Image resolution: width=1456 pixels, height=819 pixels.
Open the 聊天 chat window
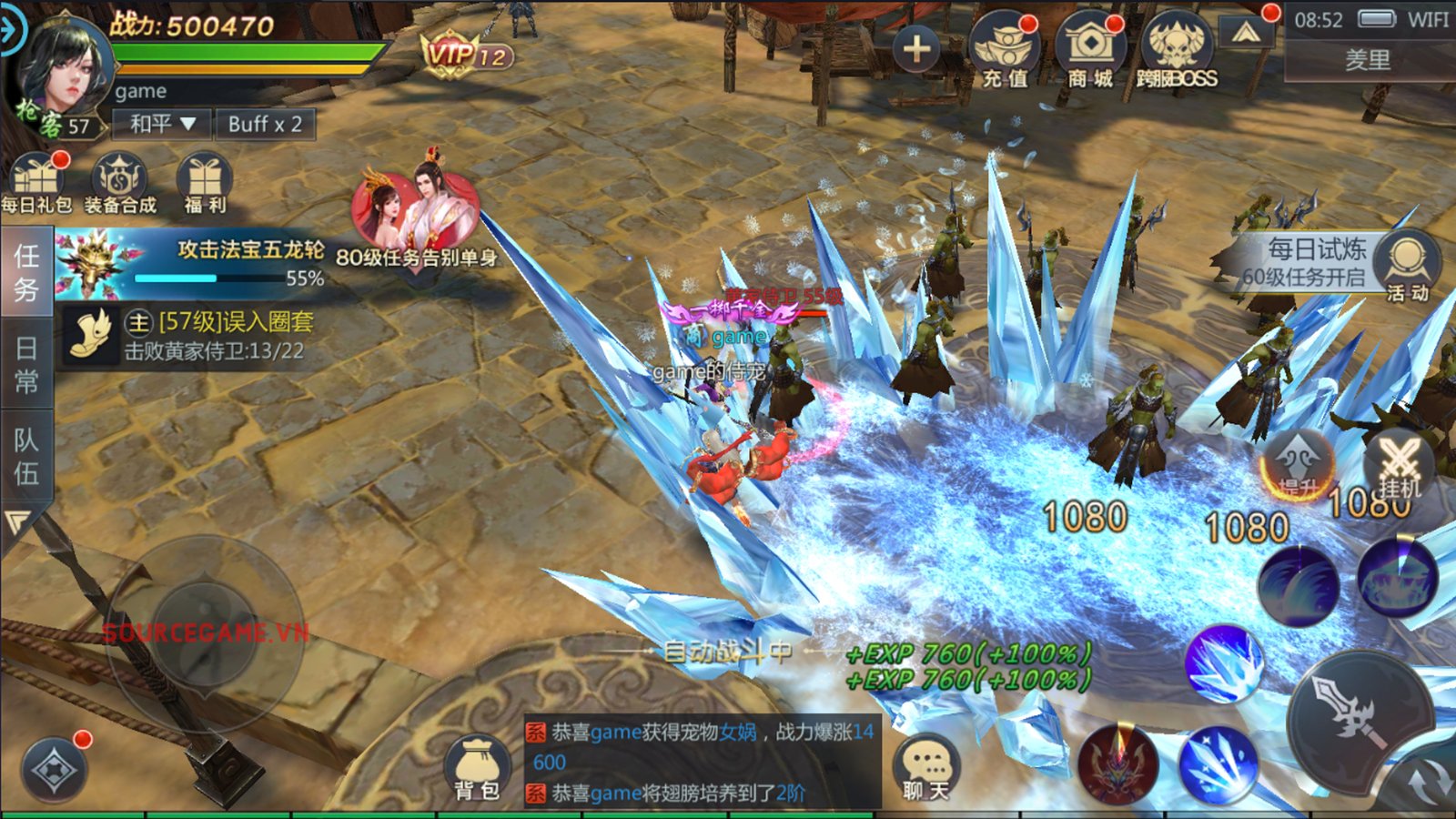pyautogui.click(x=926, y=769)
